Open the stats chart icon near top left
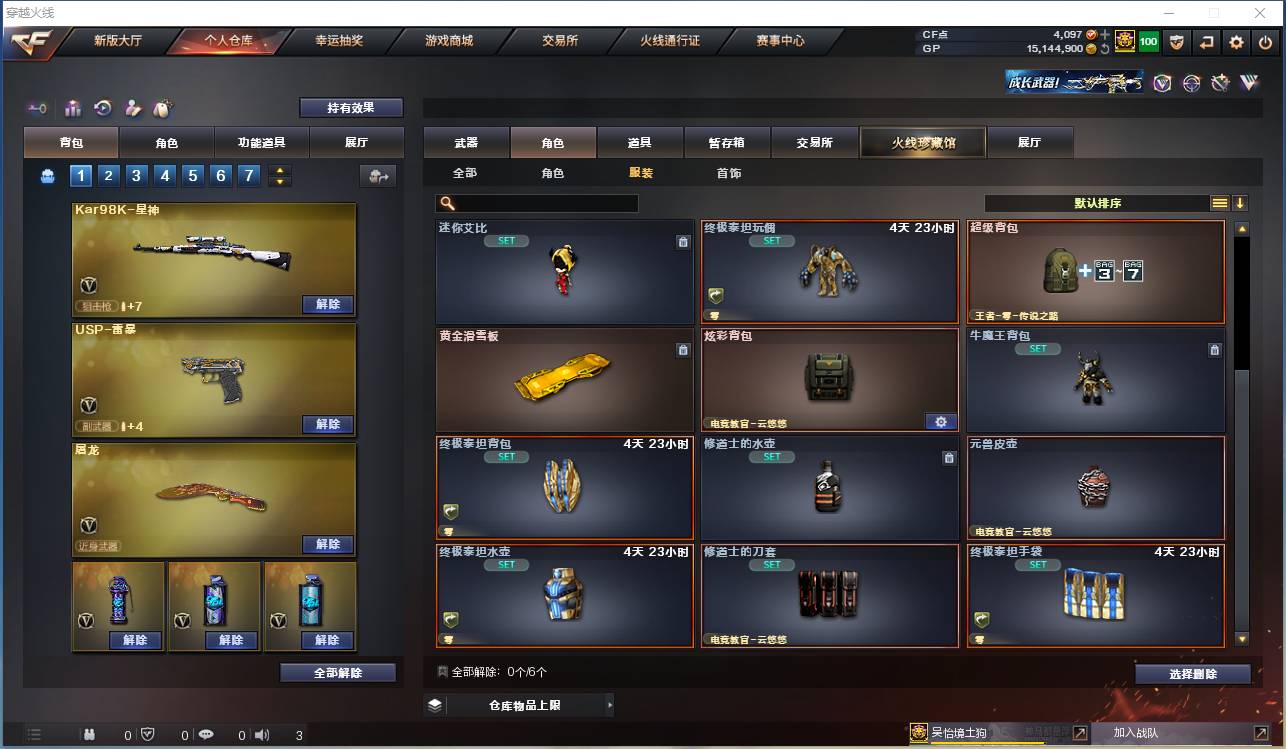The width and height of the screenshot is (1286, 749). (73, 107)
